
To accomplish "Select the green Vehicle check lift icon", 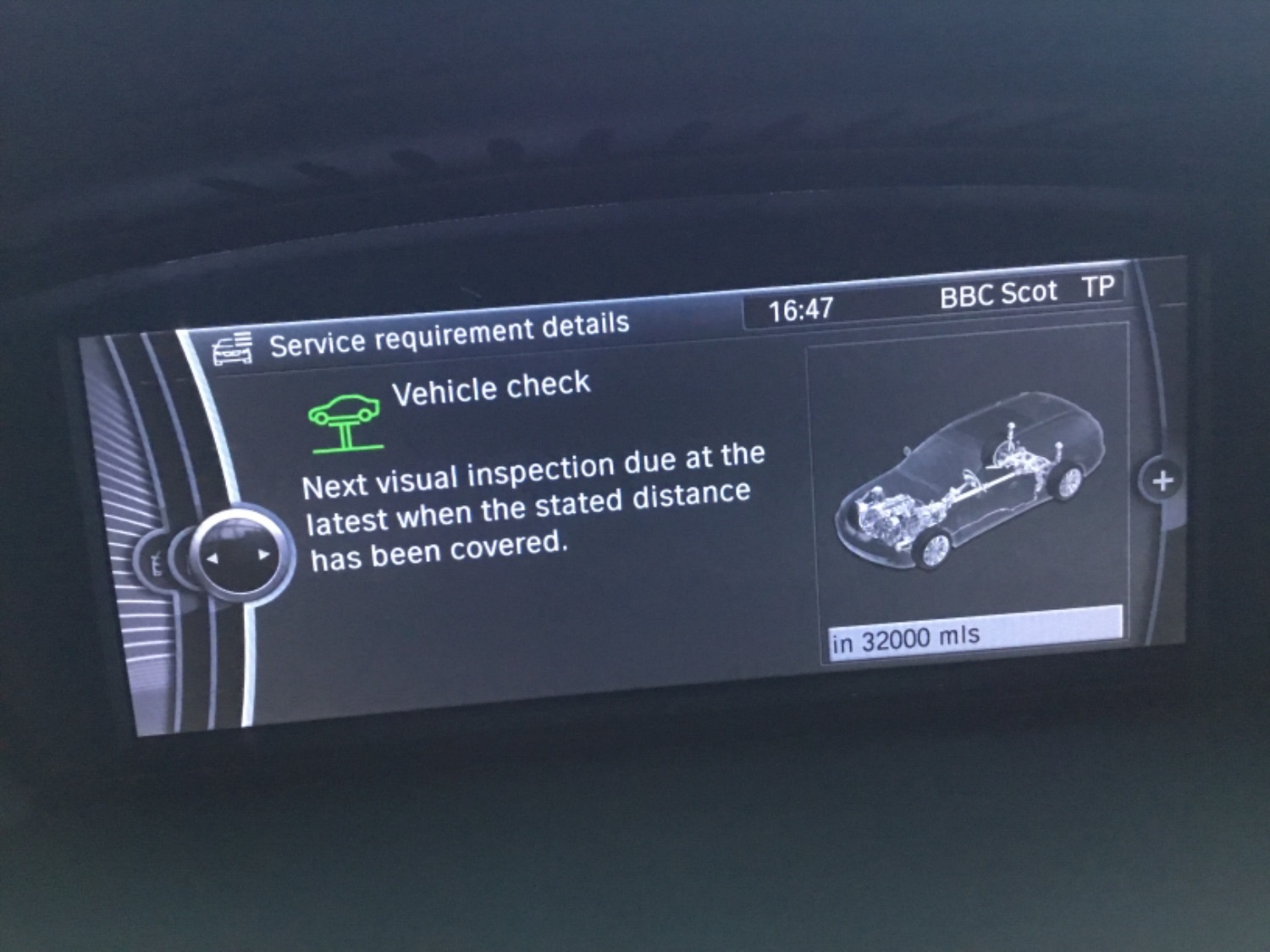I will click(345, 421).
